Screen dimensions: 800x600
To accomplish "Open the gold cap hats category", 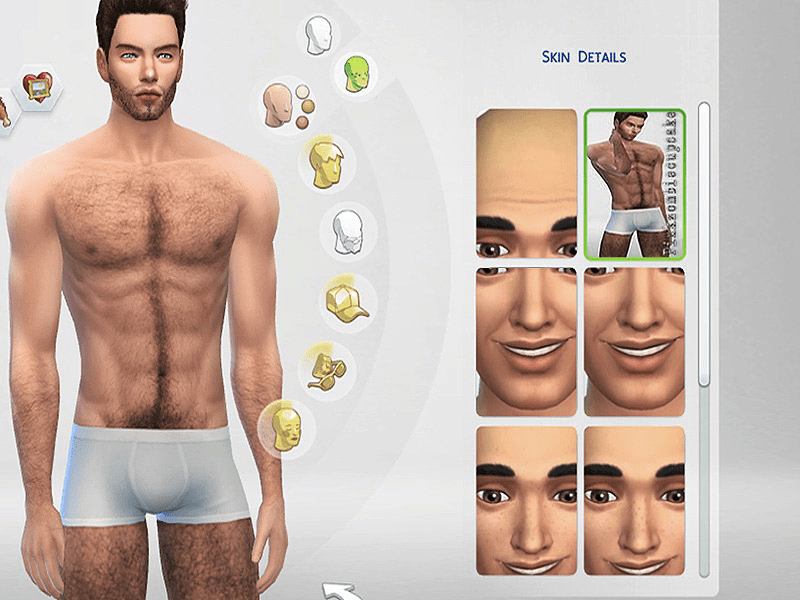I will coord(345,299).
